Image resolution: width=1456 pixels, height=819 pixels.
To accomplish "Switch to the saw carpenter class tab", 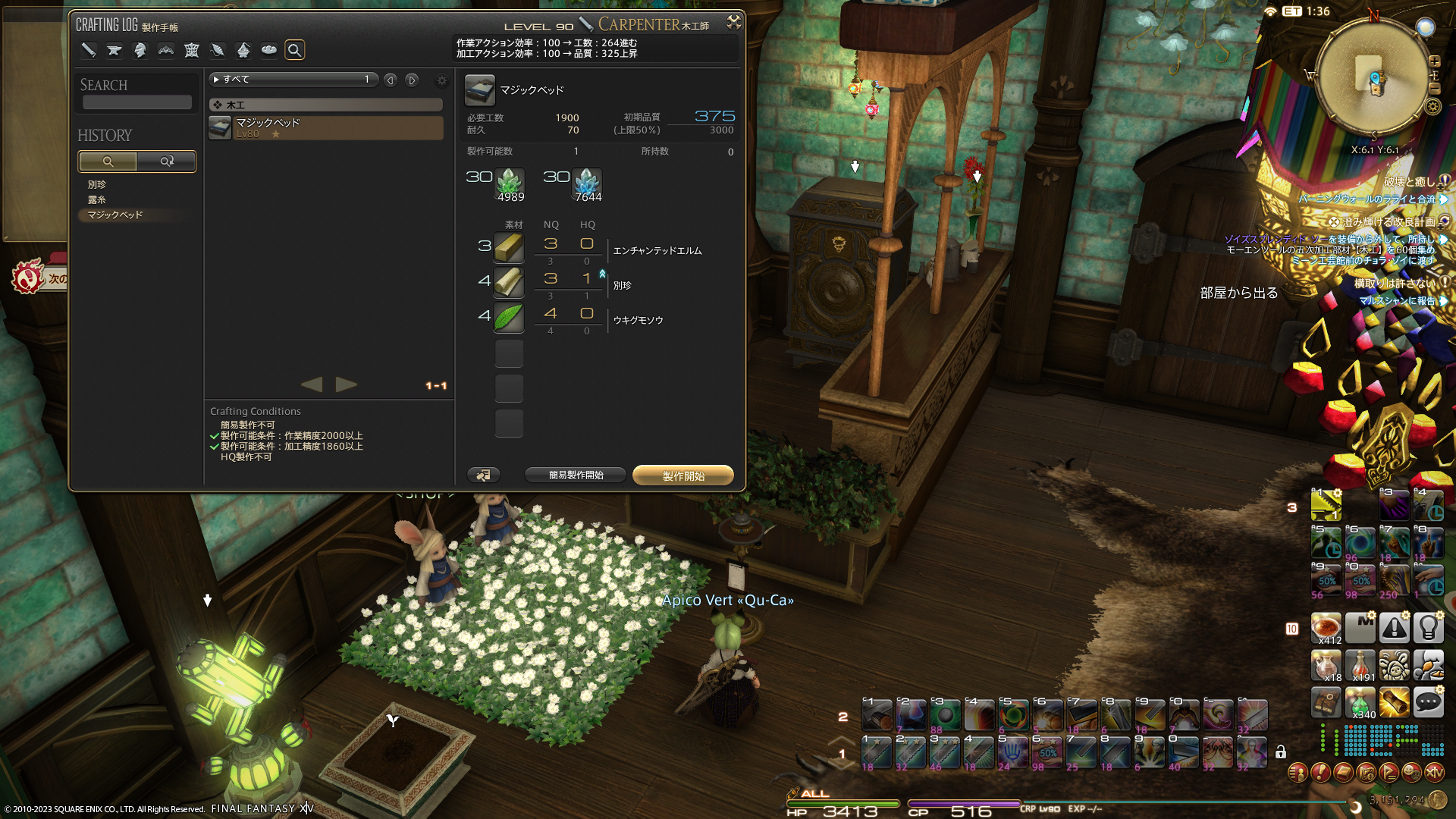I will [x=89, y=50].
